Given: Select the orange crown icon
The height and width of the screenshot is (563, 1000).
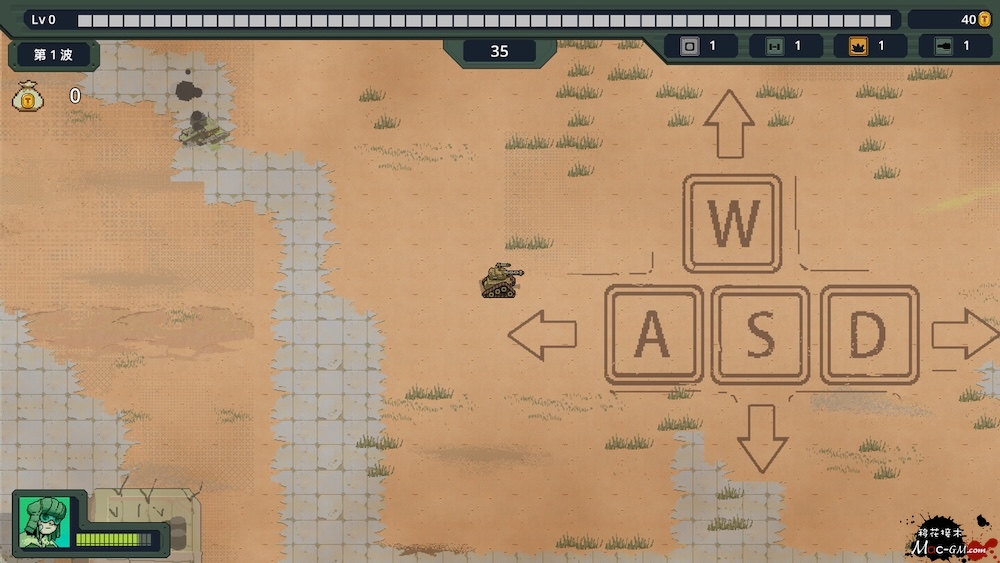Looking at the screenshot, I should [858, 46].
